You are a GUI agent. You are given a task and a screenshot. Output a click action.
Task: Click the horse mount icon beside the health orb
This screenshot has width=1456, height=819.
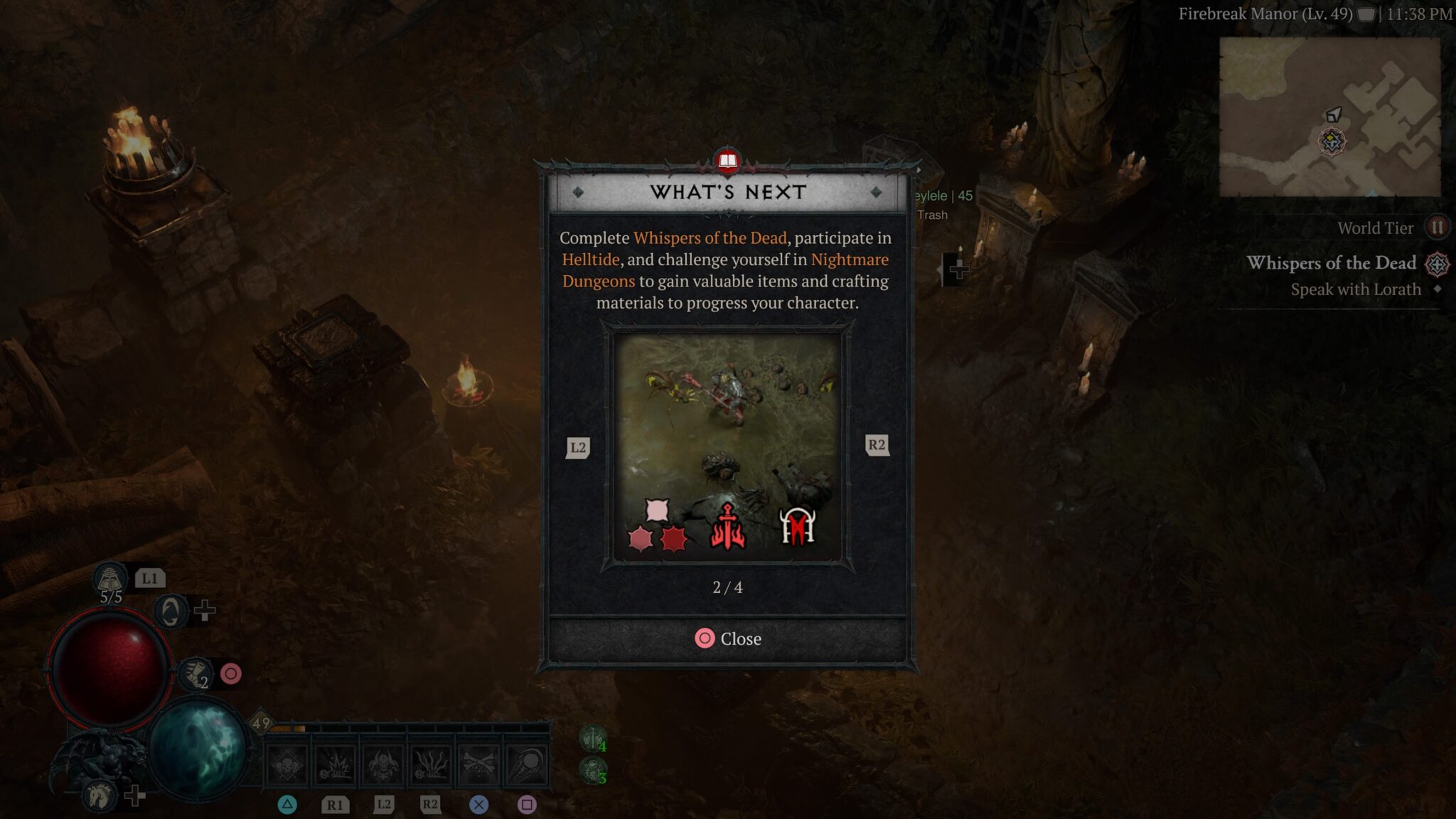(101, 795)
